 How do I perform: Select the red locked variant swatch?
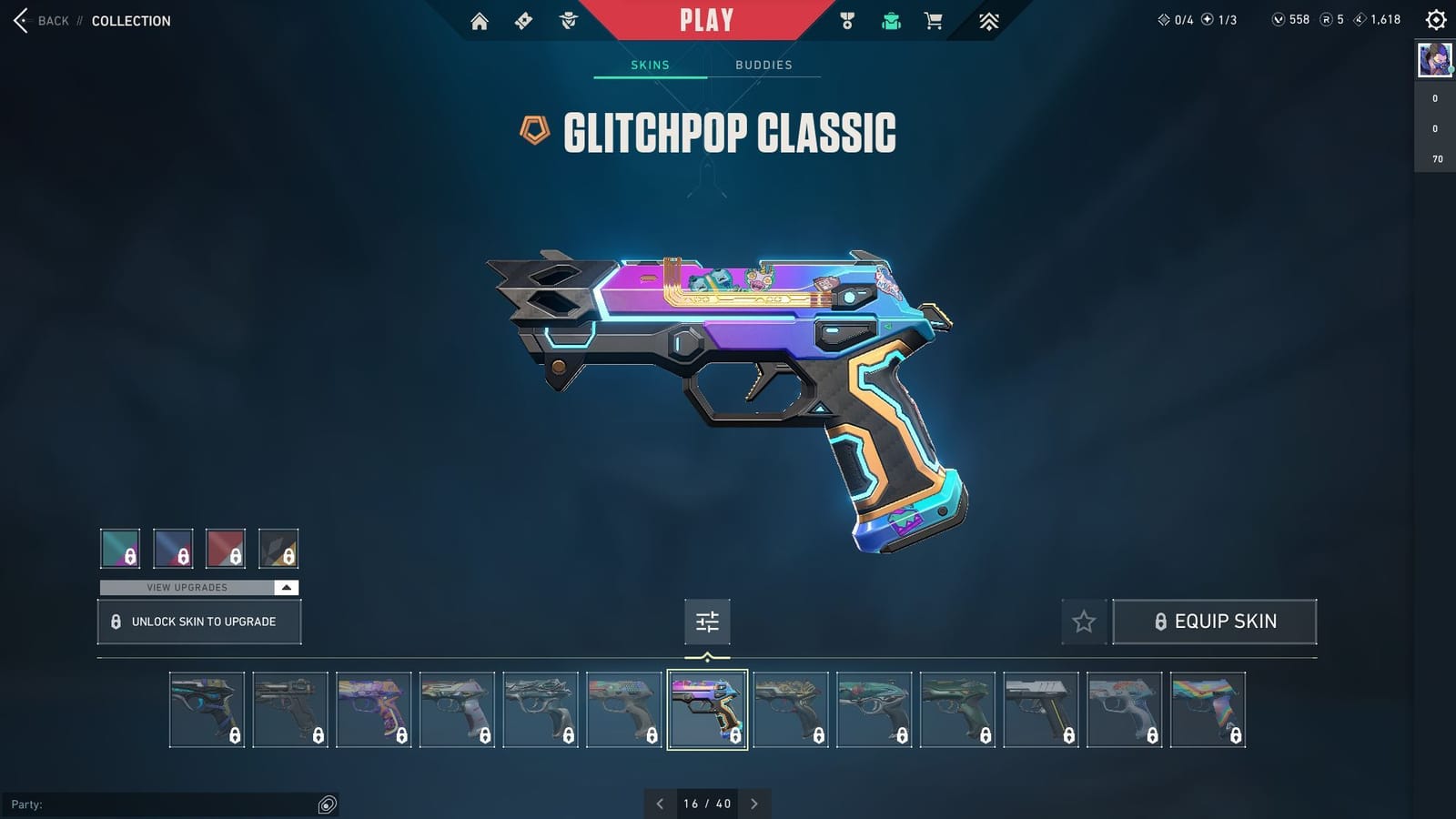pyautogui.click(x=227, y=549)
